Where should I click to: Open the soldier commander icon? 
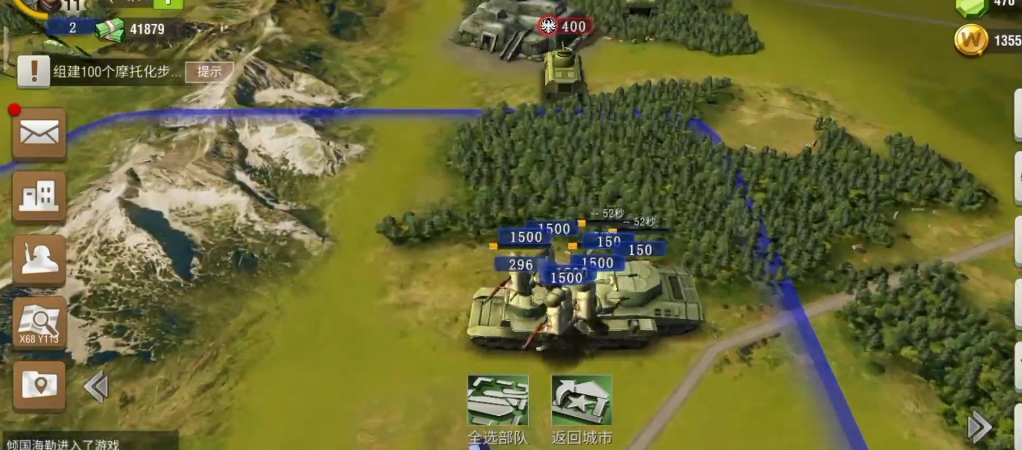pyautogui.click(x=39, y=259)
